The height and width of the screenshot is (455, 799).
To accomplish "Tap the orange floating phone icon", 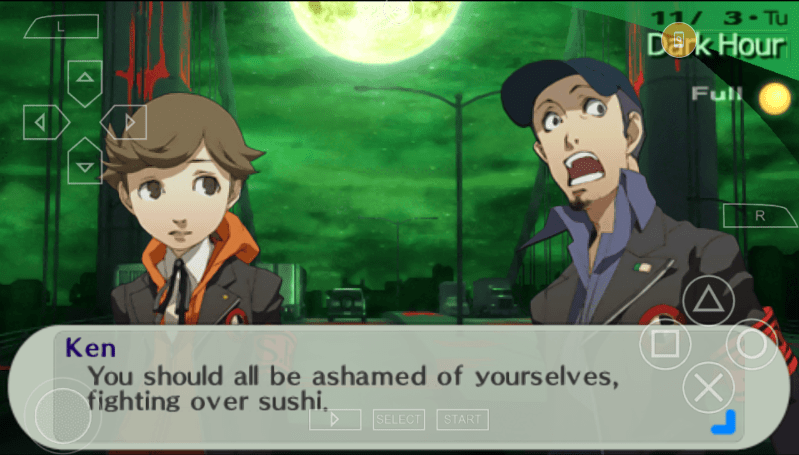I will click(679, 38).
